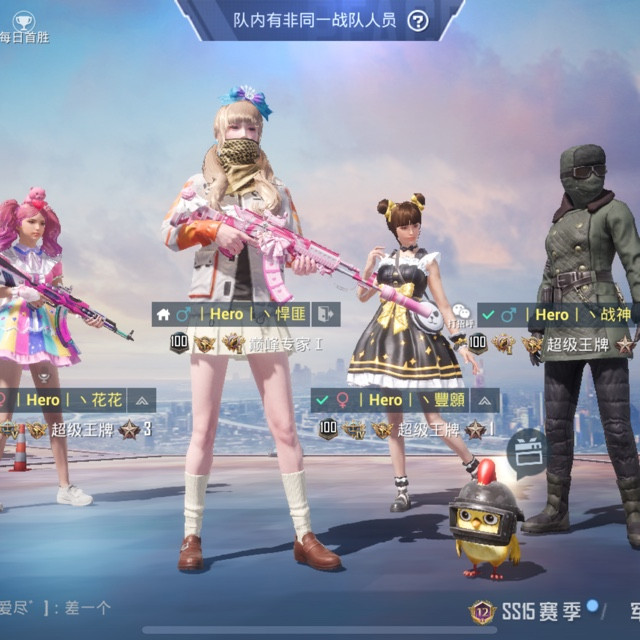Tap the home icon on 悍匪's nameplate
Image resolution: width=640 pixels, height=640 pixels.
click(x=162, y=314)
